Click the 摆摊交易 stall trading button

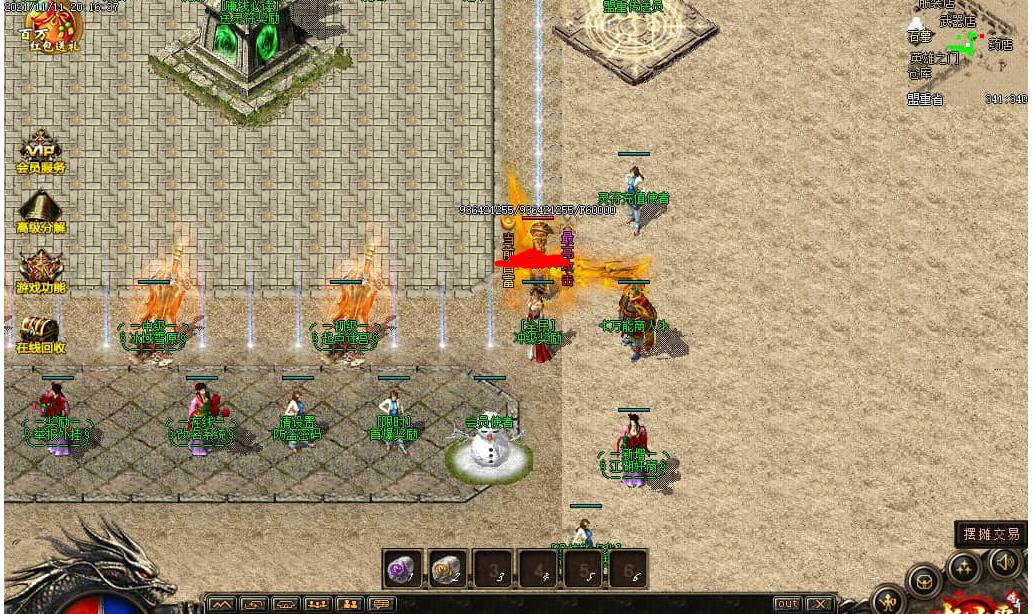coord(990,534)
